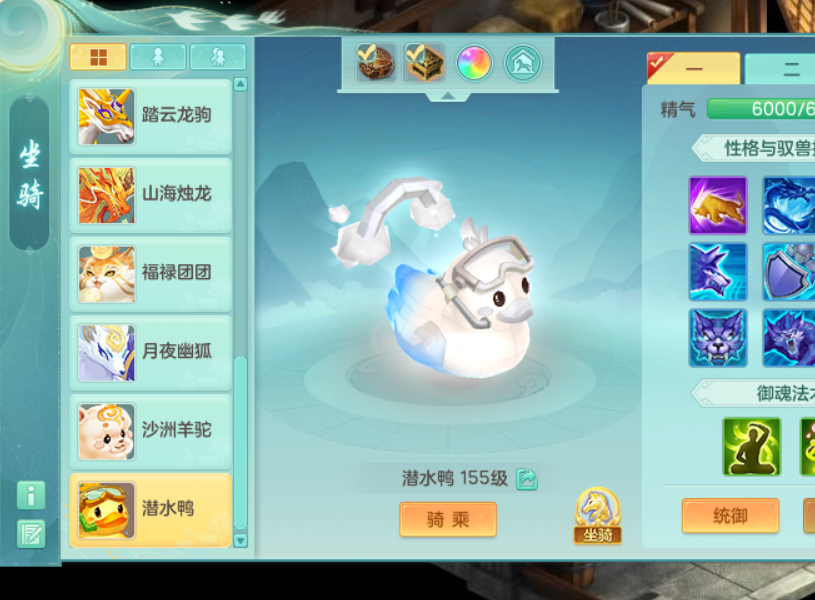Screen dimensions: 815x600
Task: Switch to the grid view tab
Action: click(98, 57)
